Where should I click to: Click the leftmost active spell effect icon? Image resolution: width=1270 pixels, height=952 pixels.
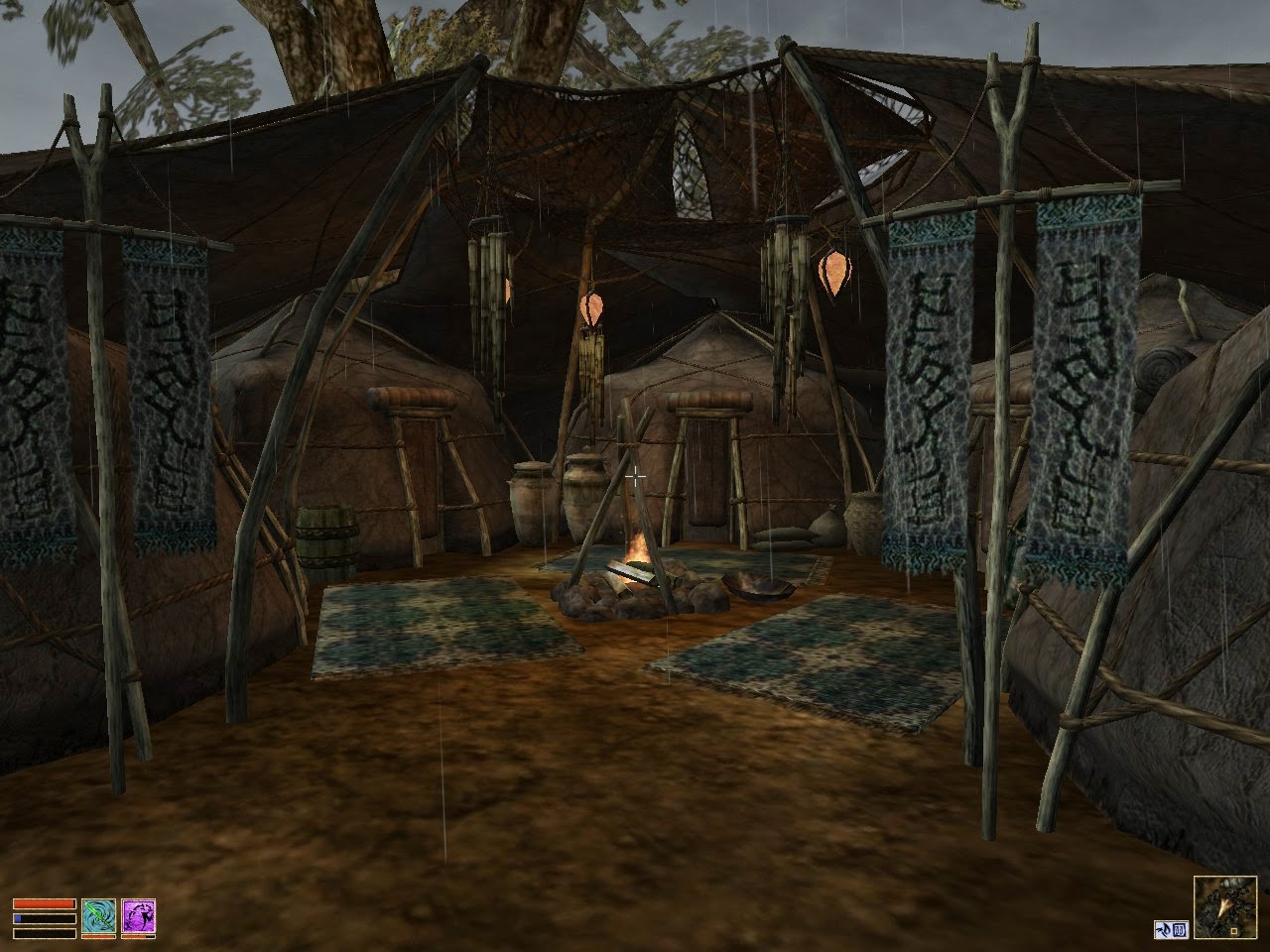point(1165,929)
